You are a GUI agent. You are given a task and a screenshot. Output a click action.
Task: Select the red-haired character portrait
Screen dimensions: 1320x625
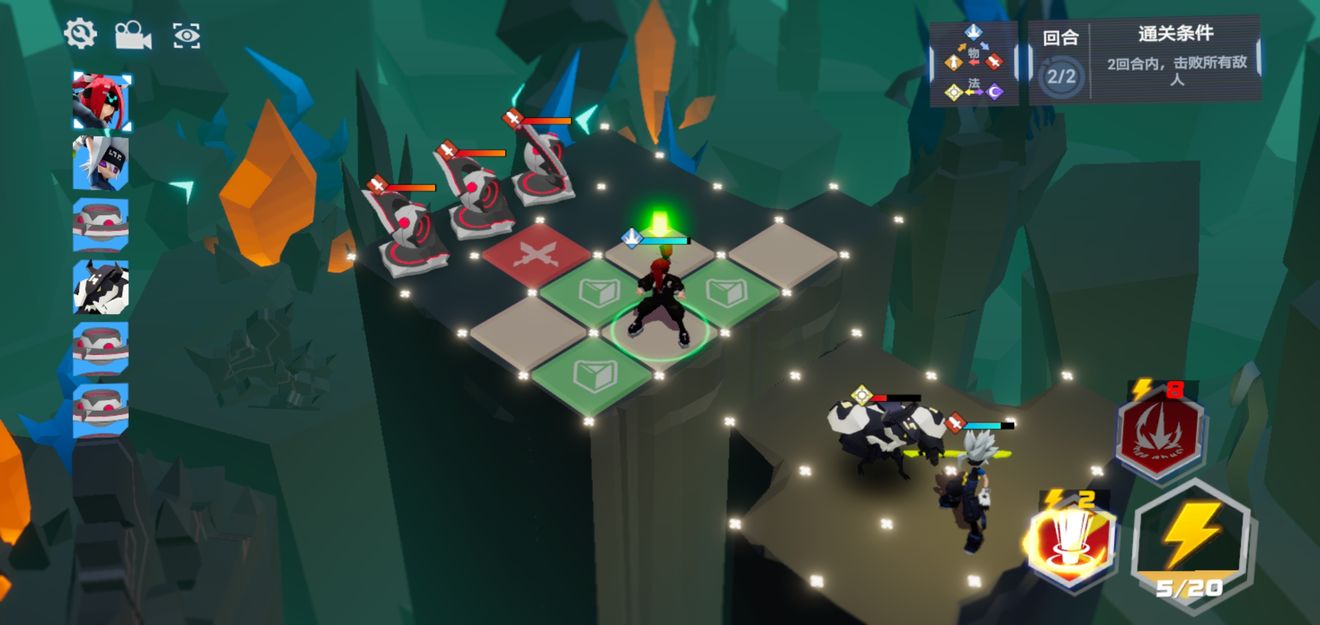pos(101,100)
